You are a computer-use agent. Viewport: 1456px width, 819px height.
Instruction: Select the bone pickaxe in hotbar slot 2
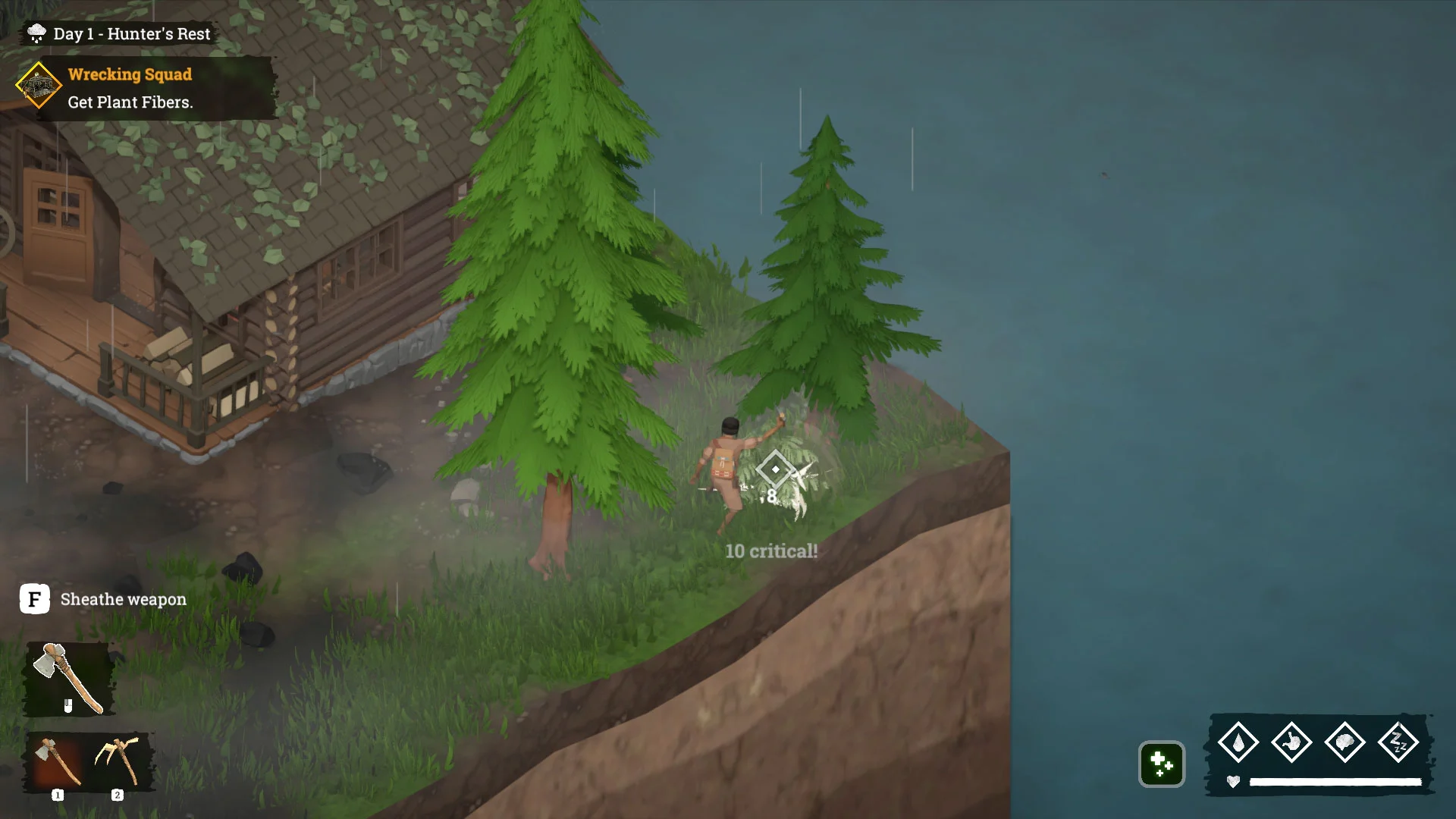click(x=118, y=761)
